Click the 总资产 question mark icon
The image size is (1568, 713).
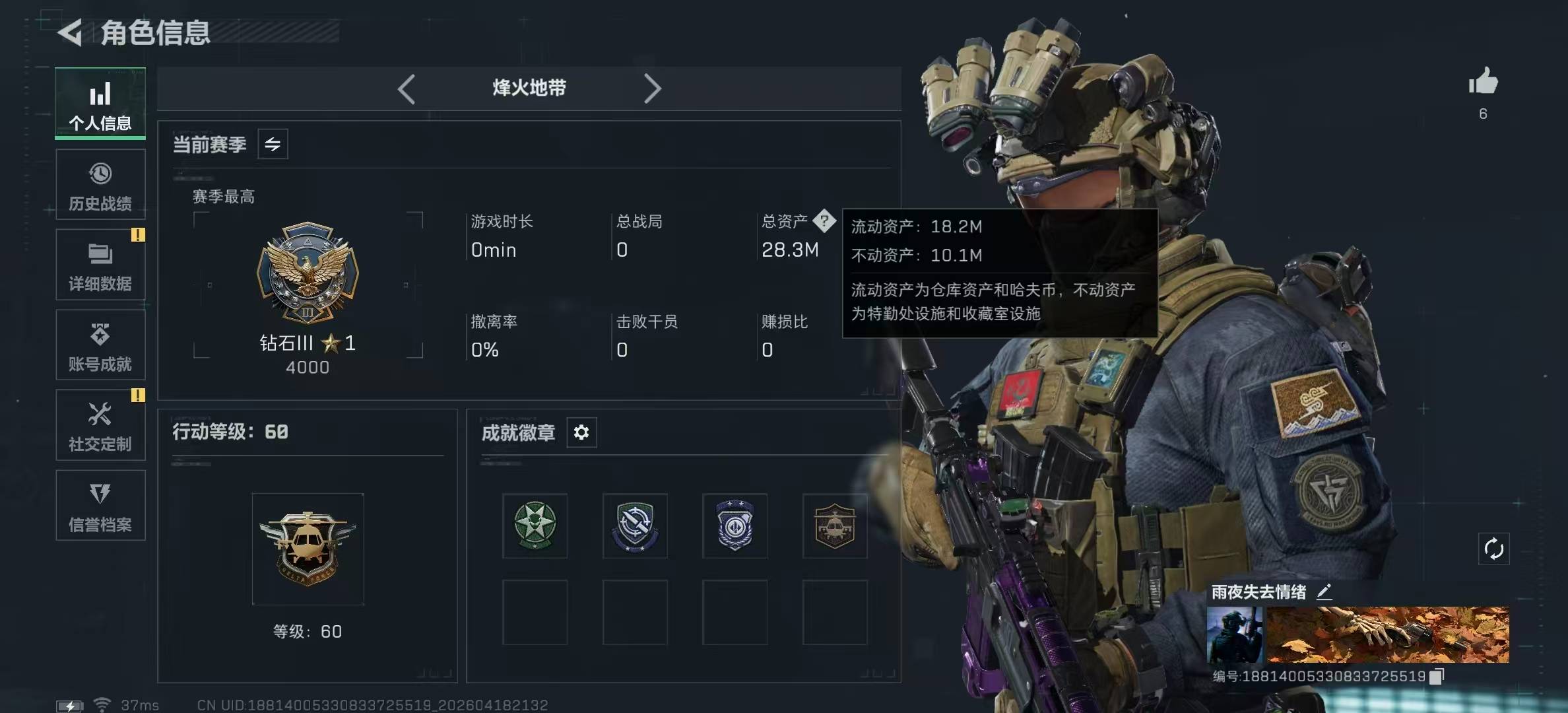(824, 221)
